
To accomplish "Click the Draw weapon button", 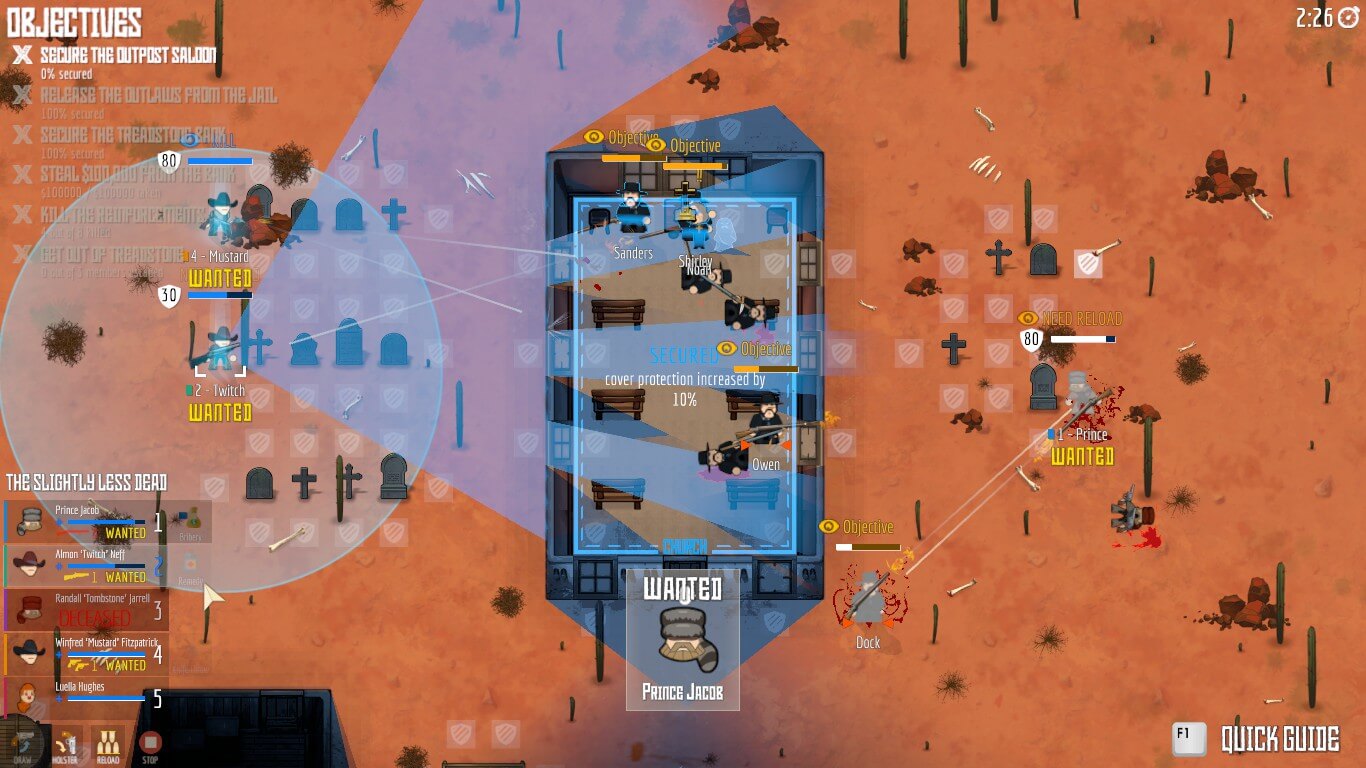I will [x=23, y=745].
